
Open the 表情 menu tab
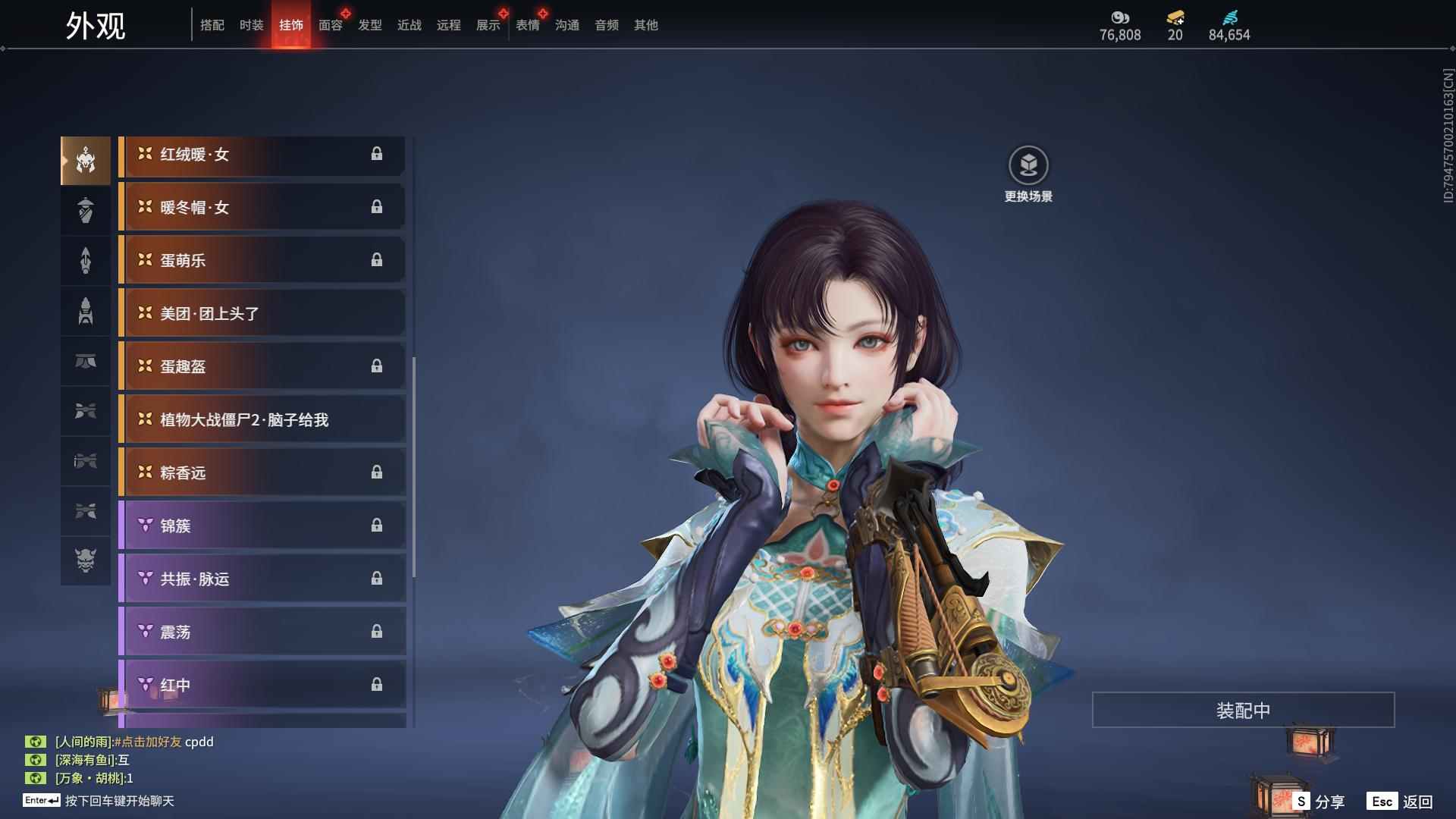point(527,25)
